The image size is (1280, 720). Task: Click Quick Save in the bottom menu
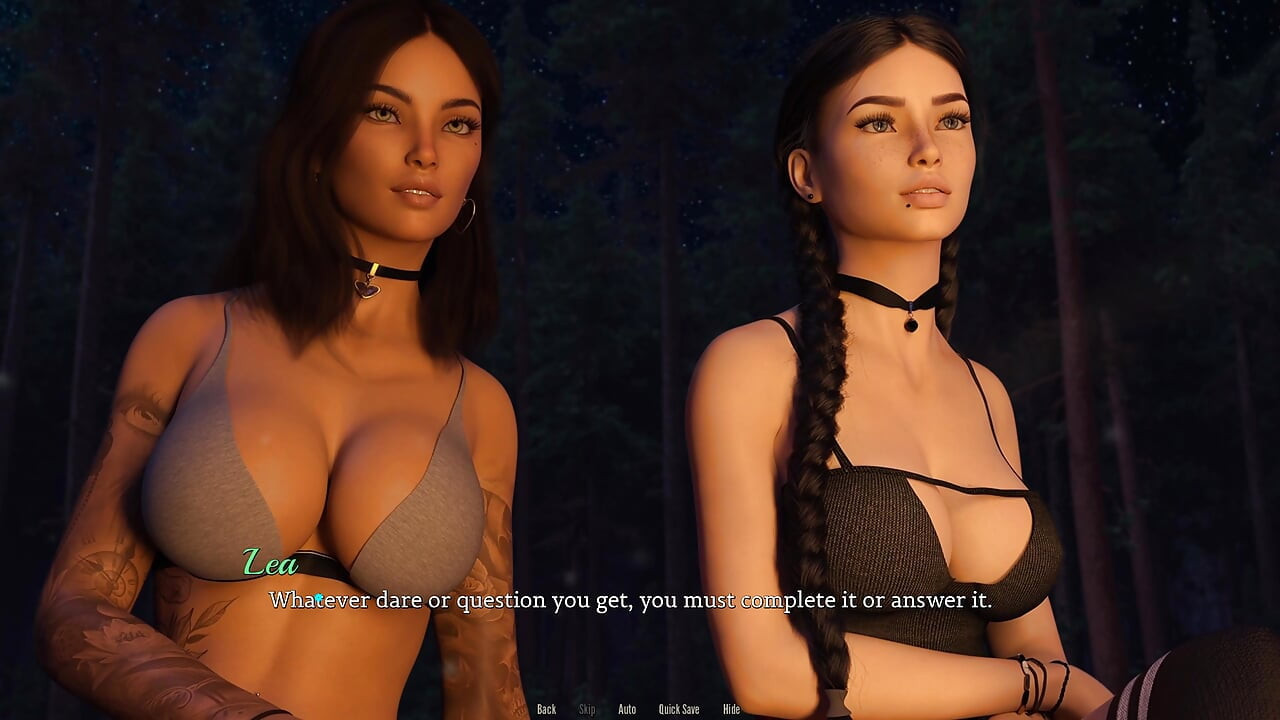(x=678, y=709)
